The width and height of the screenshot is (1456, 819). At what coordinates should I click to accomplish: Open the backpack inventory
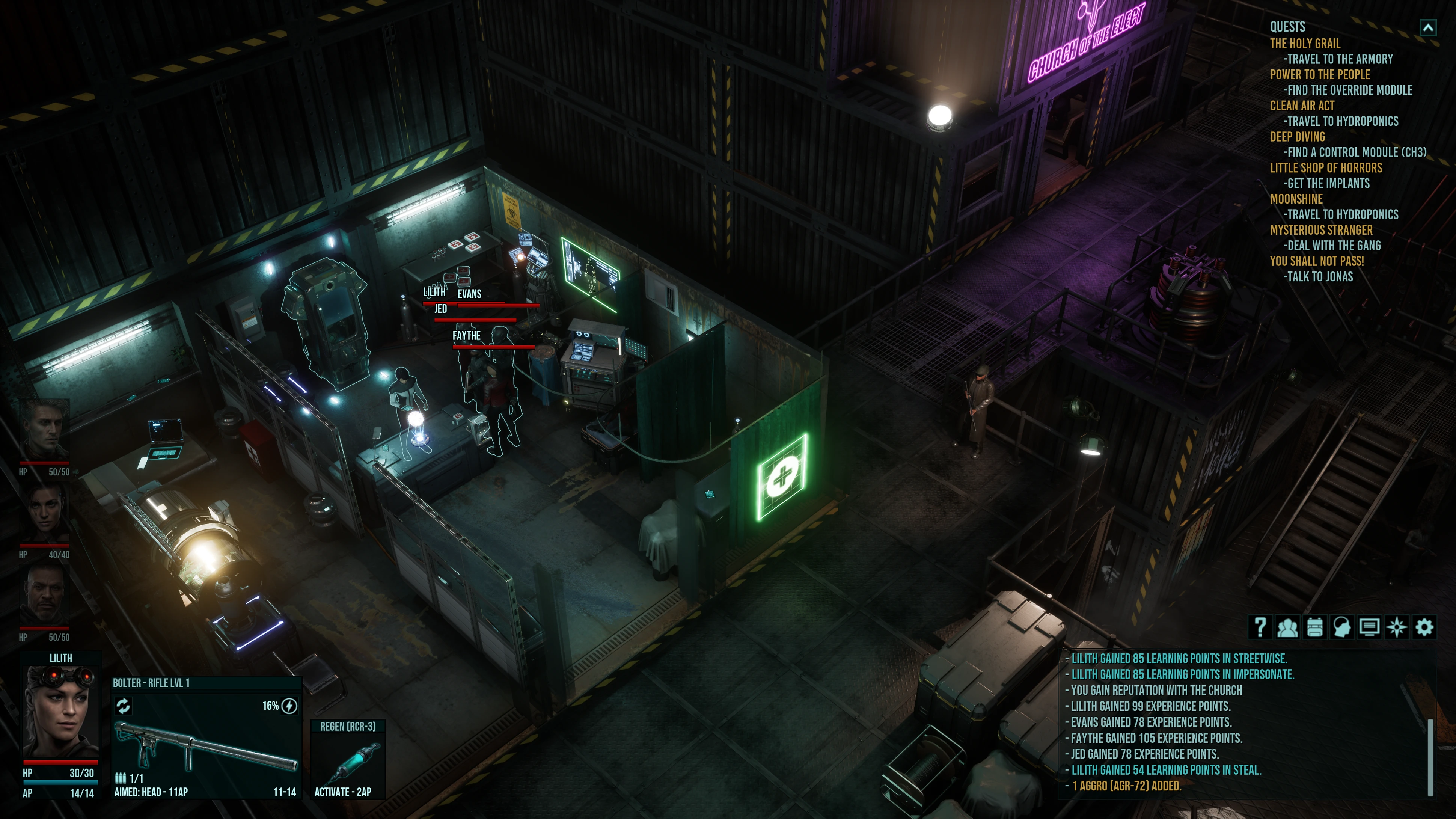pyautogui.click(x=1315, y=627)
